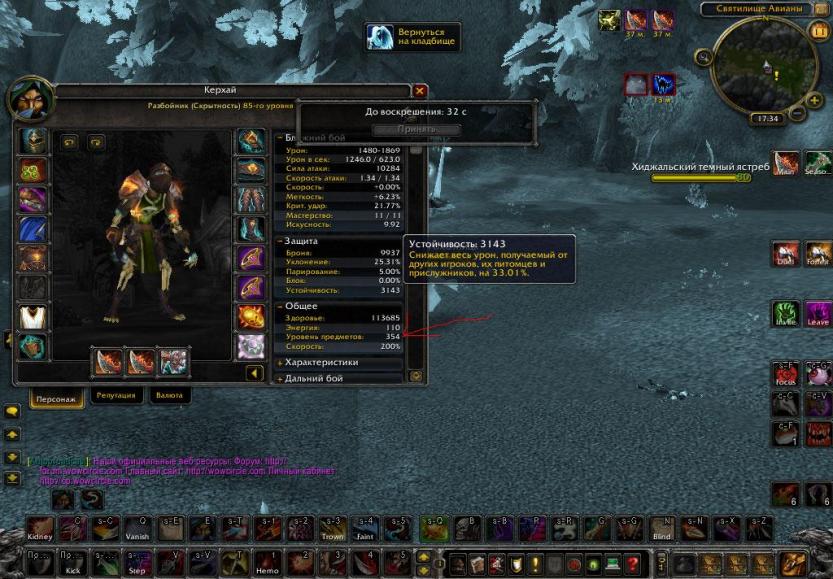This screenshot has width=833, height=579.
Task: Click the white tabard equipment slot
Action: click(x=34, y=317)
